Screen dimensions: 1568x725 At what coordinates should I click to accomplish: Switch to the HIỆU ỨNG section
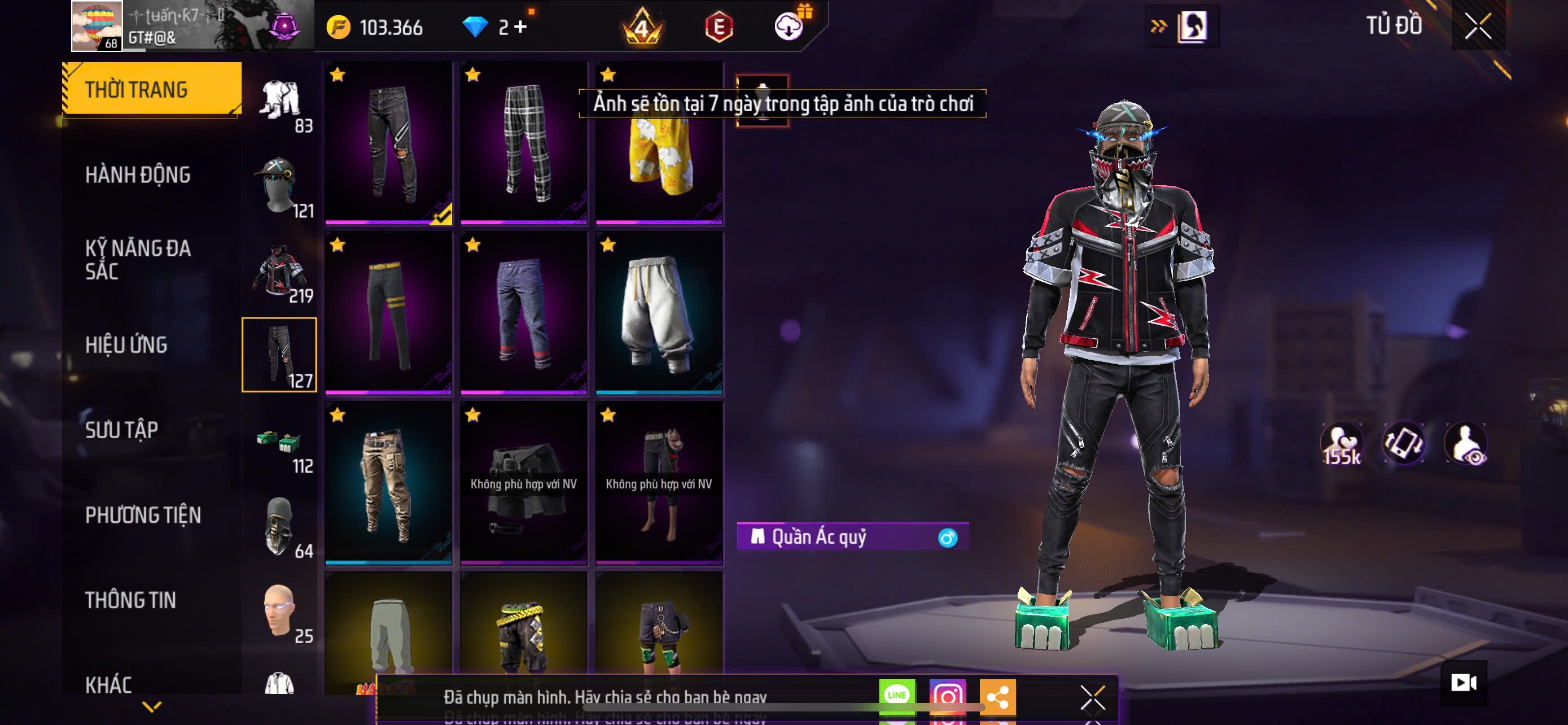coord(126,345)
